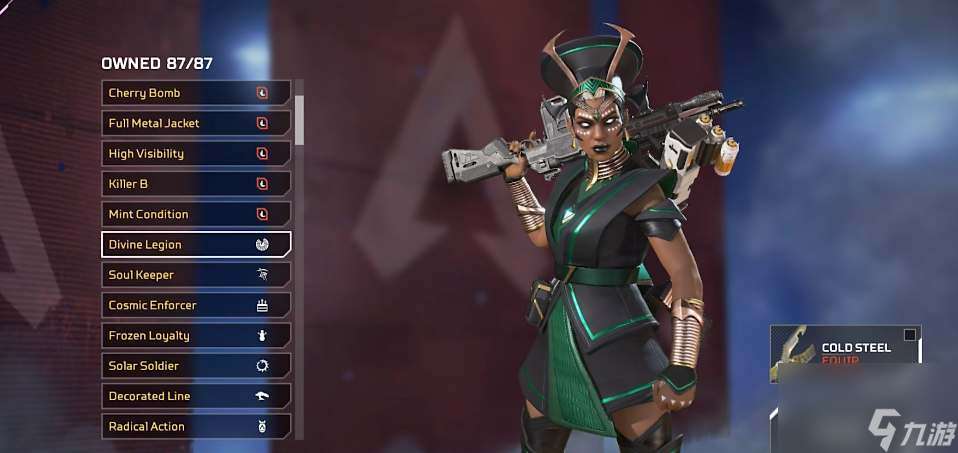The height and width of the screenshot is (453, 958).
Task: Click the Divine Legion skin entry
Action: coord(196,244)
